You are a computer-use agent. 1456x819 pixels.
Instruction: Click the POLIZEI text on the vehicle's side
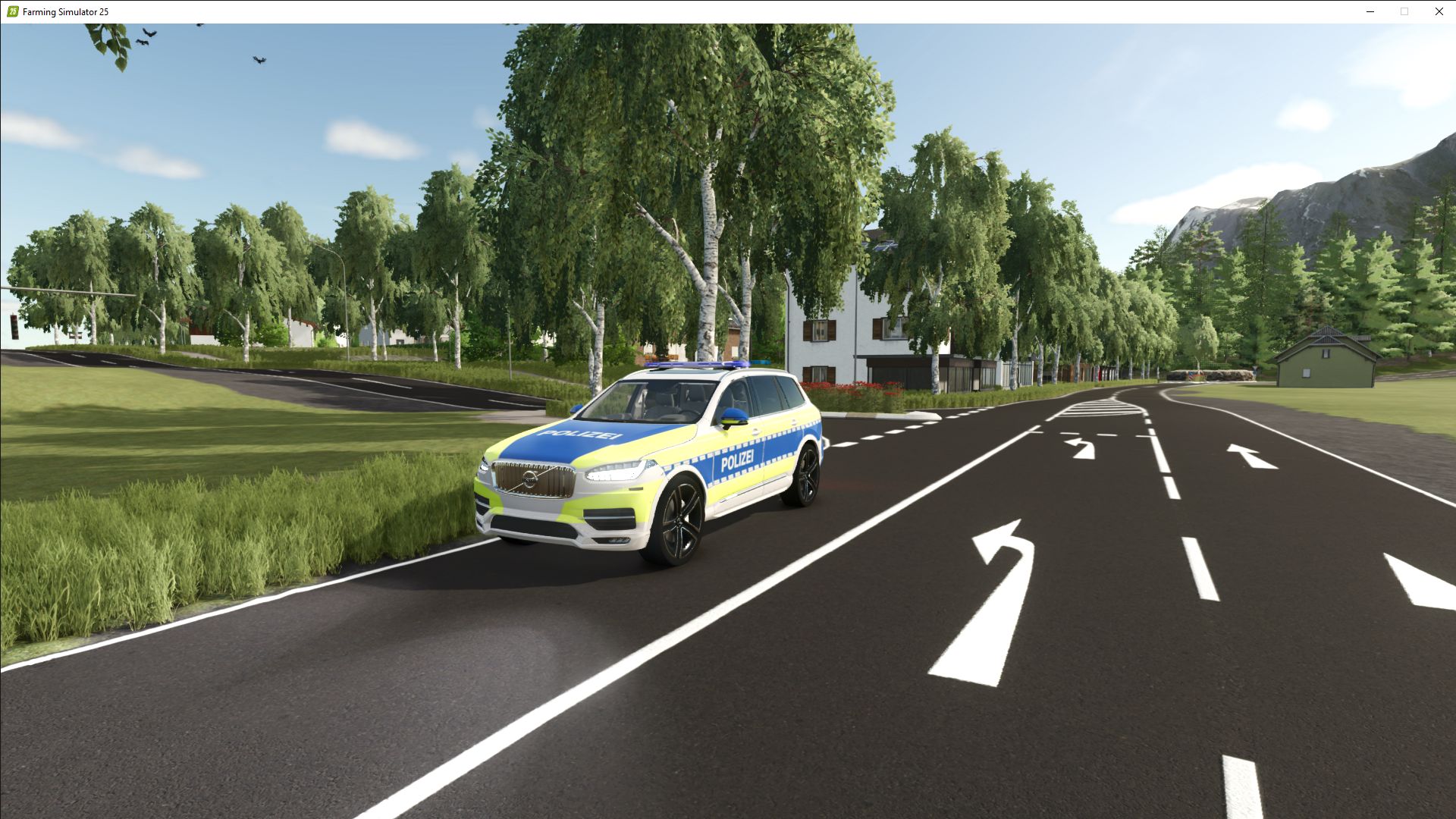(739, 461)
